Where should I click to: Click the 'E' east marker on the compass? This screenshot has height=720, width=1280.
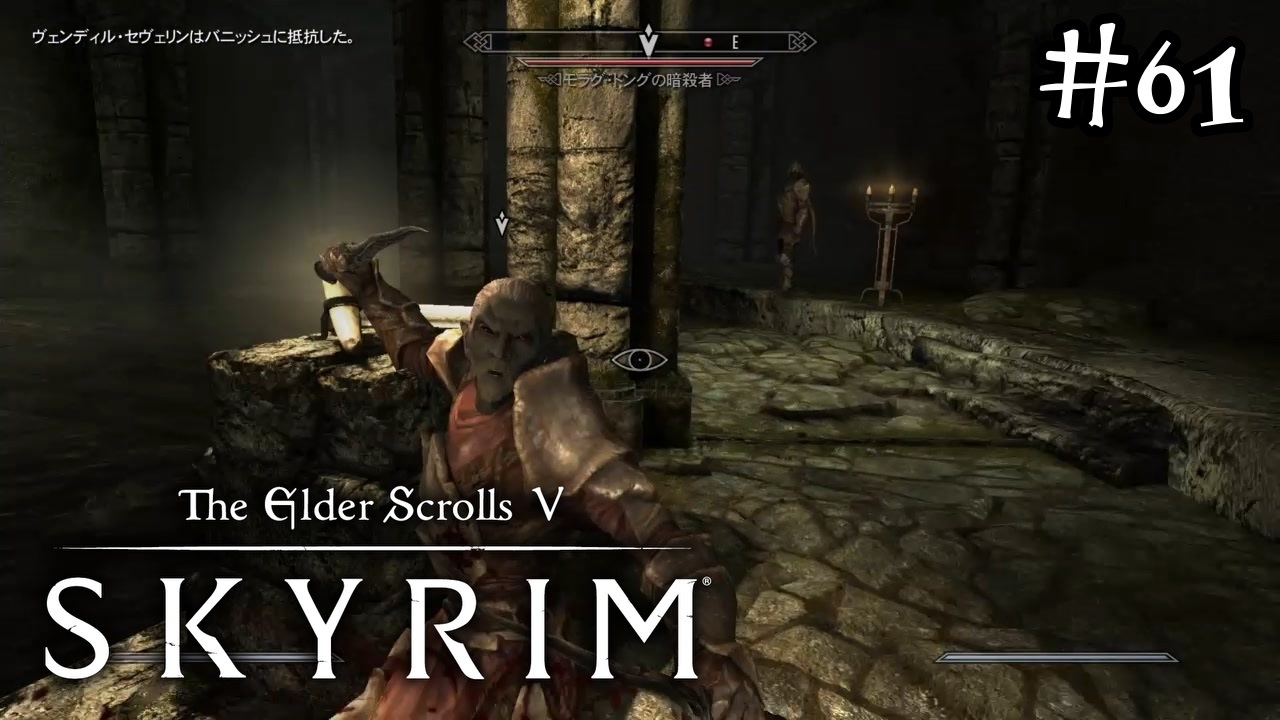(x=735, y=43)
